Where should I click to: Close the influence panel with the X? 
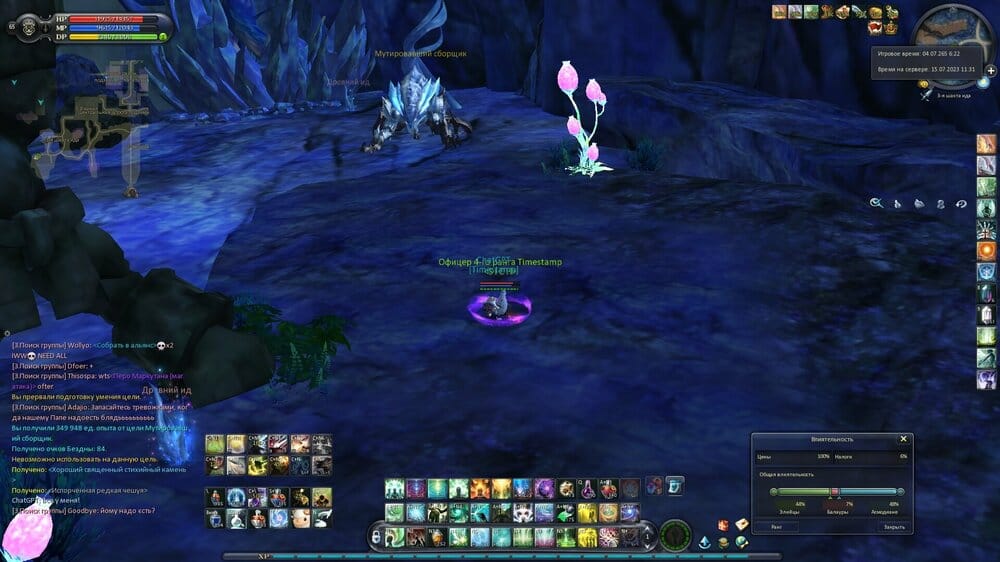(x=903, y=439)
